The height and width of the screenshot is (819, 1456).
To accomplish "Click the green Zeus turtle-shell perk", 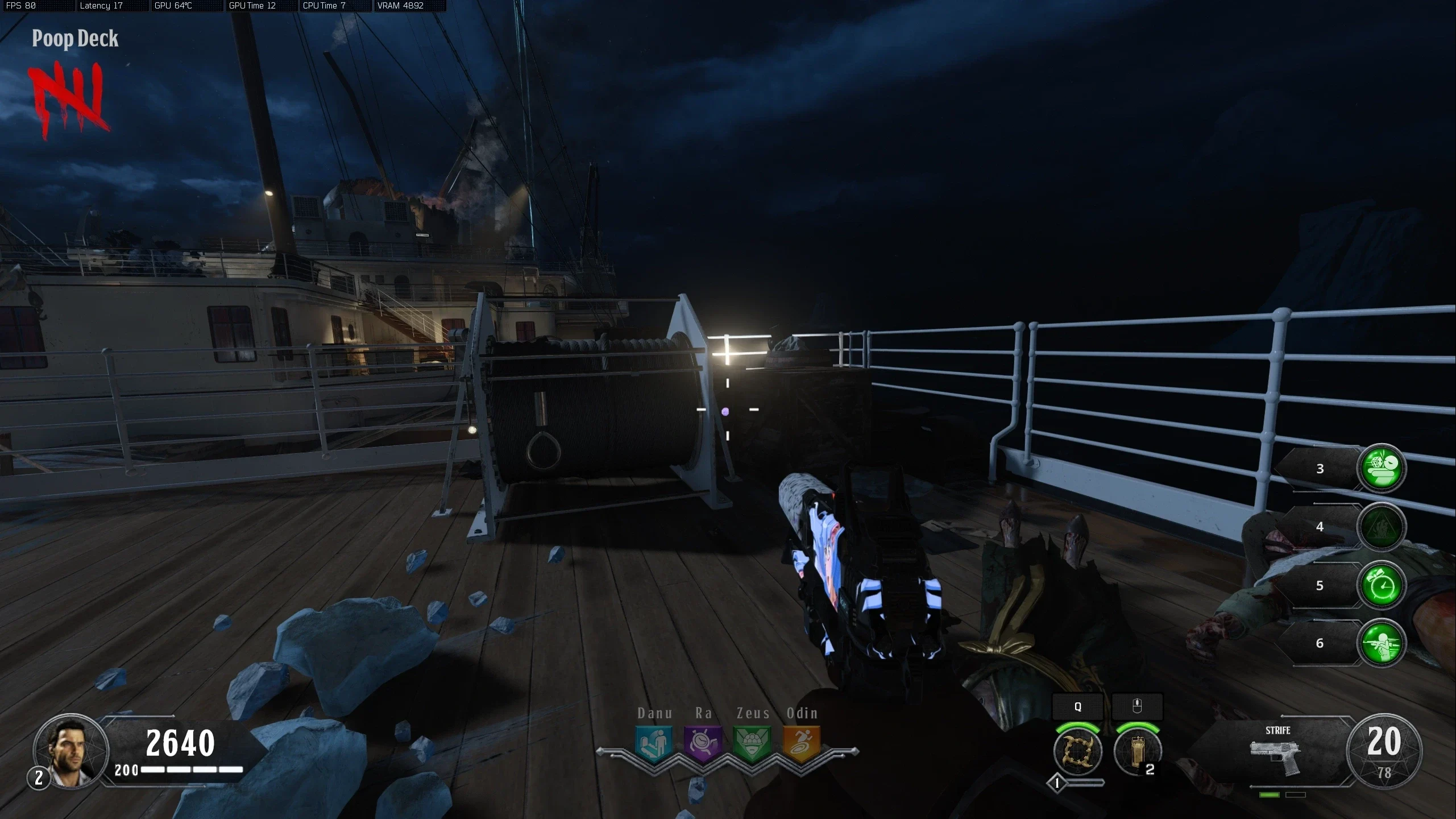I will click(x=752, y=743).
